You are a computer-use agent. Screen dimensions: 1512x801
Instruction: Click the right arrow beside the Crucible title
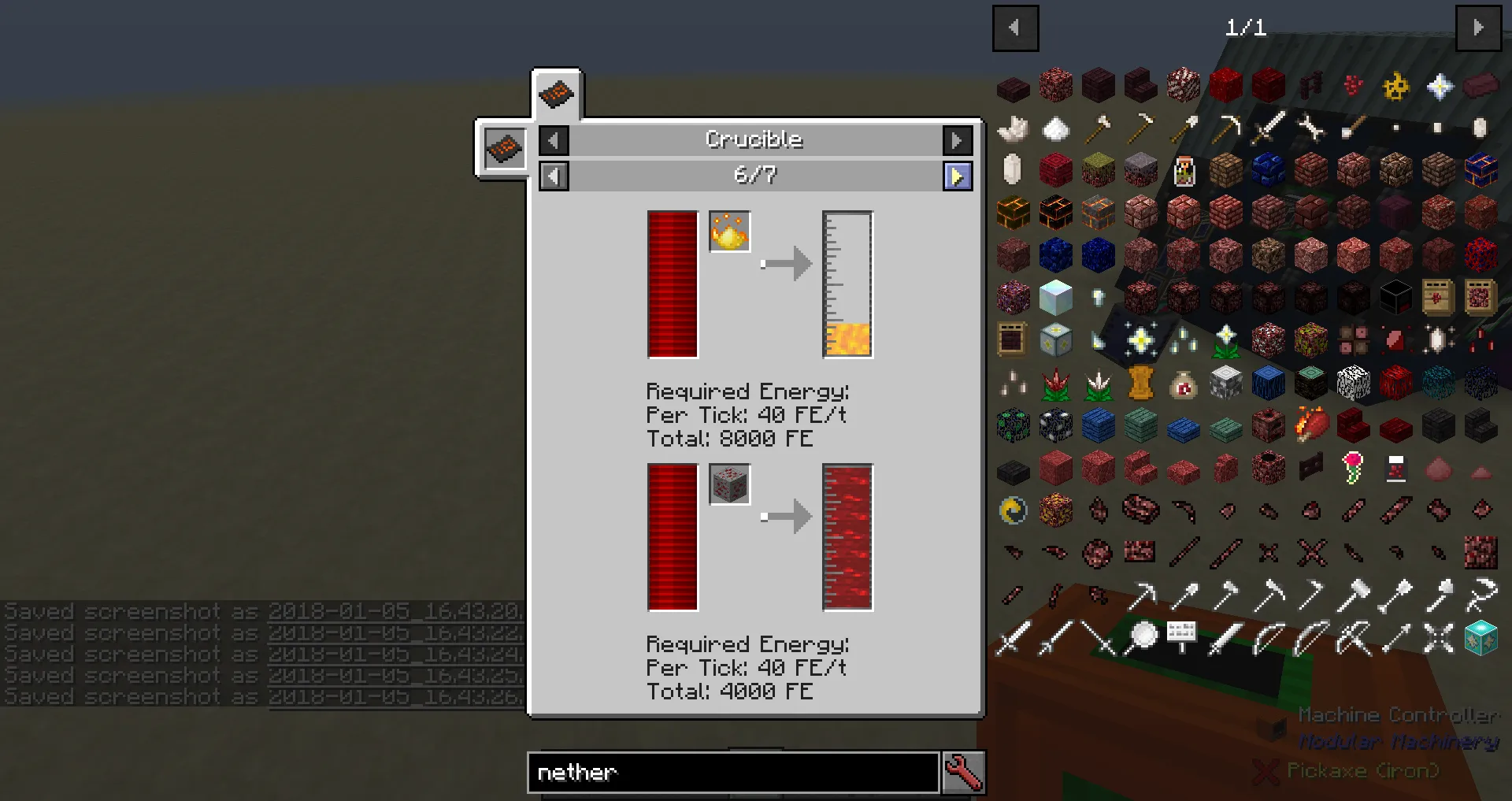click(x=958, y=140)
